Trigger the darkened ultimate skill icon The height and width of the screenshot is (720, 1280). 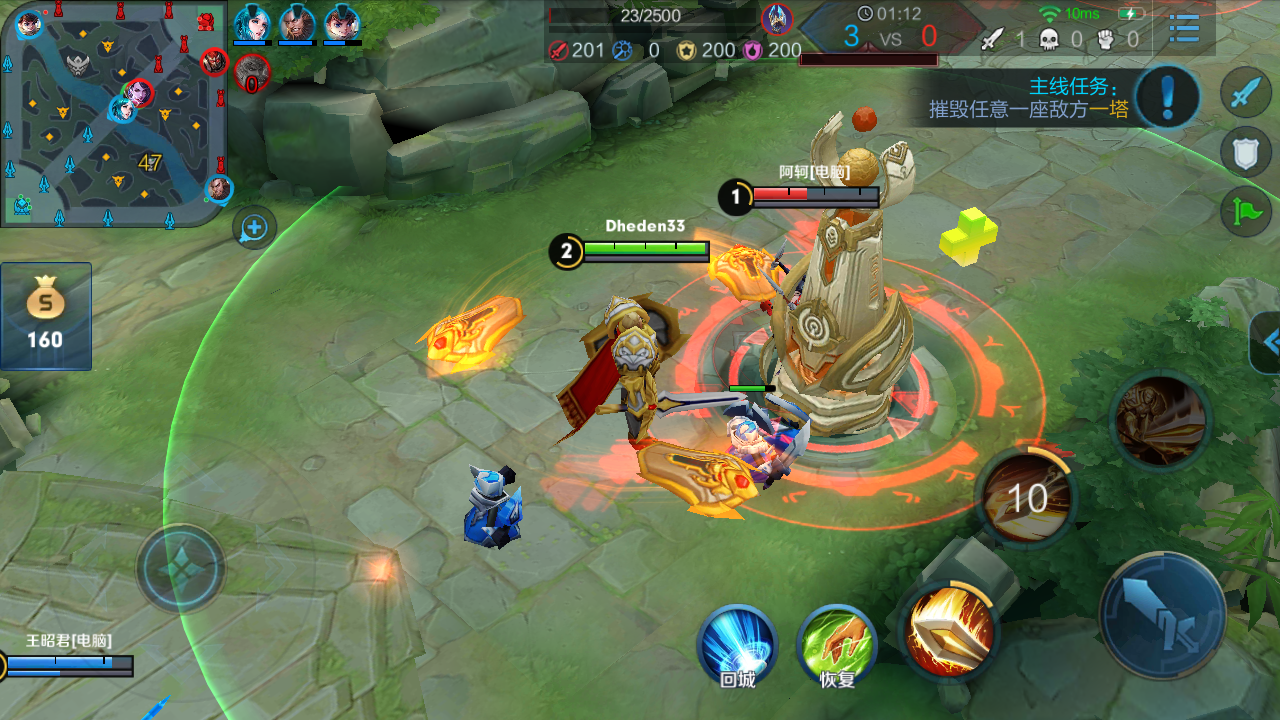click(1160, 420)
